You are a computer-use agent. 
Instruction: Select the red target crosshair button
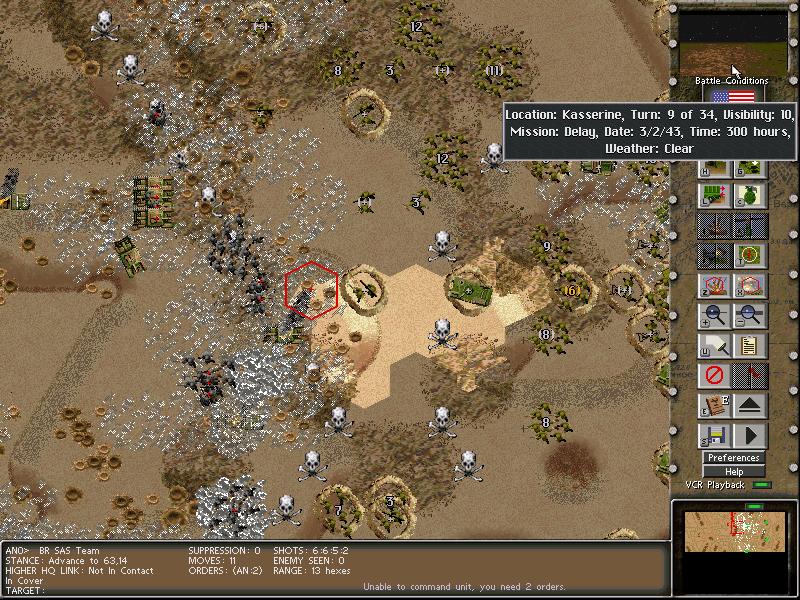point(749,257)
